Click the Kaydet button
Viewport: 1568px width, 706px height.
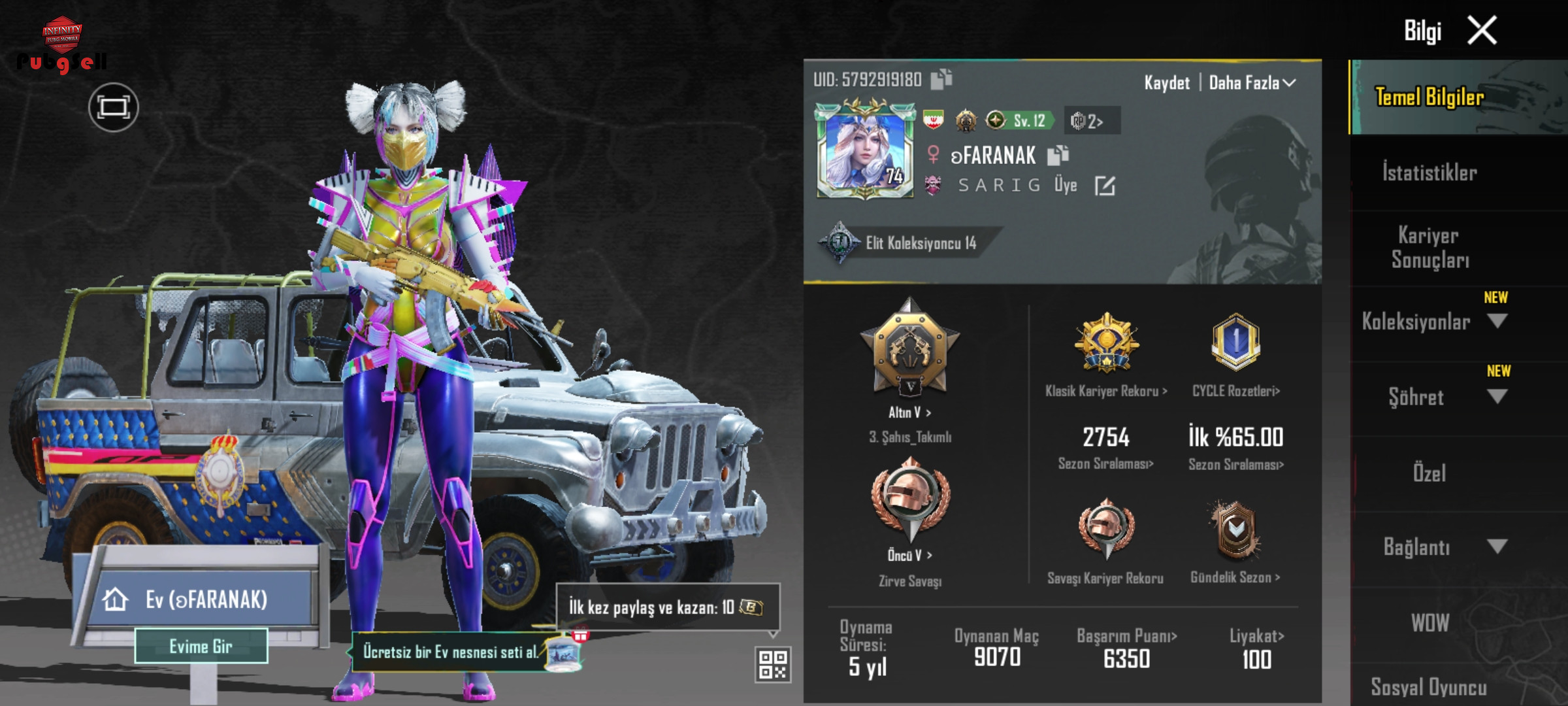pos(1167,83)
